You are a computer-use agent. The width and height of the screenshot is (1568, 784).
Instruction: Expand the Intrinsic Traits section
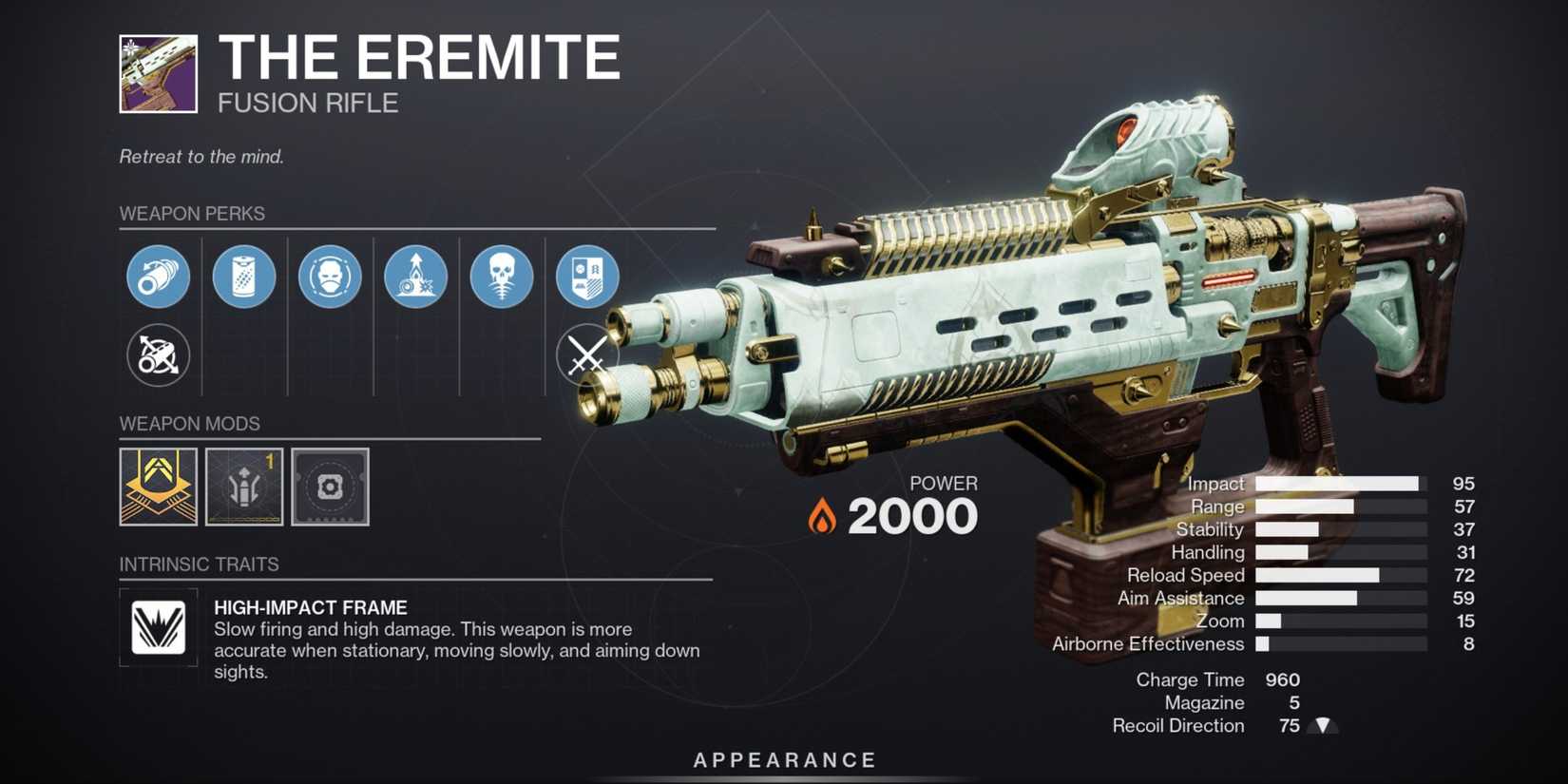pyautogui.click(x=199, y=564)
